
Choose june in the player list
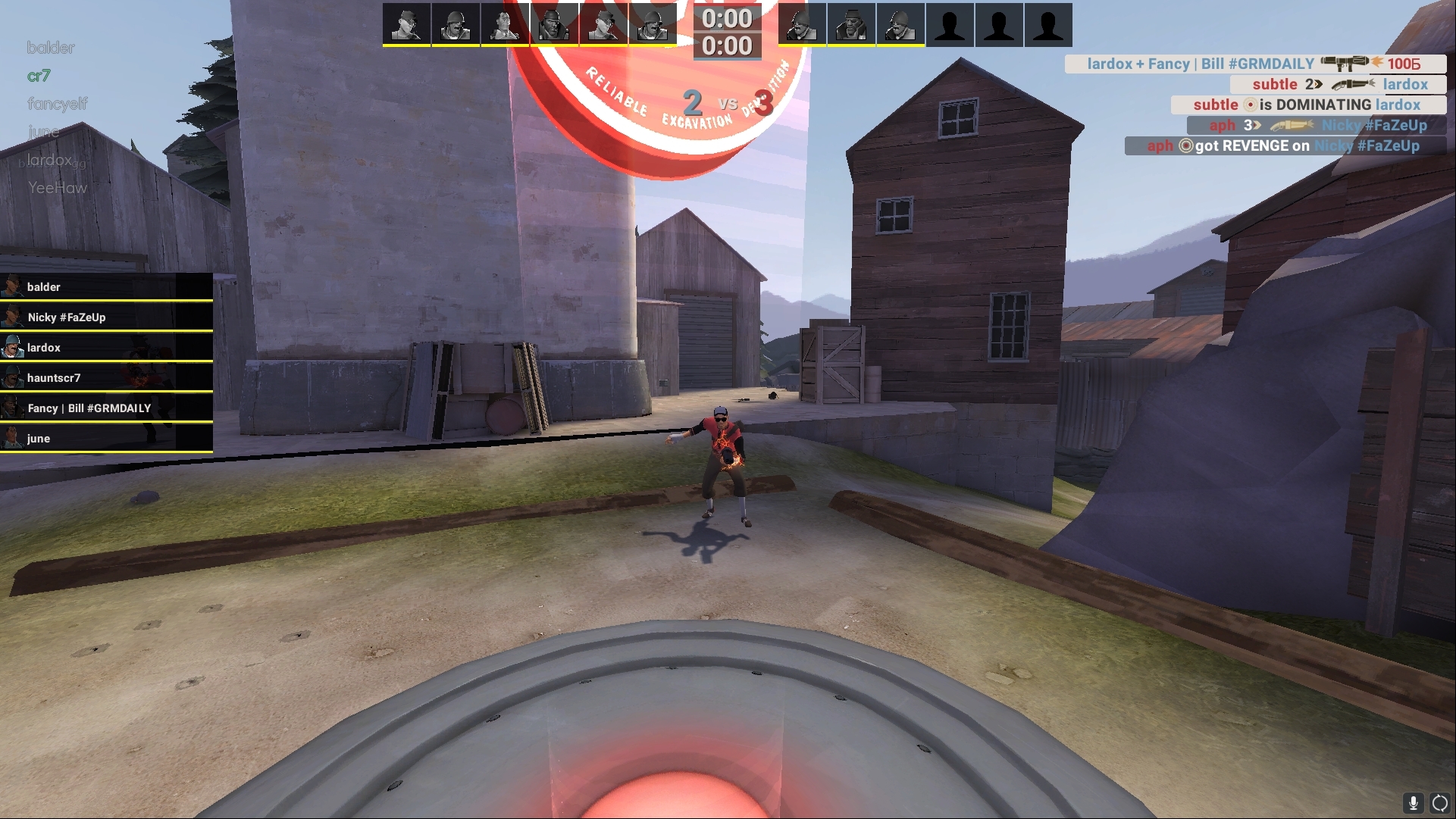(106, 439)
